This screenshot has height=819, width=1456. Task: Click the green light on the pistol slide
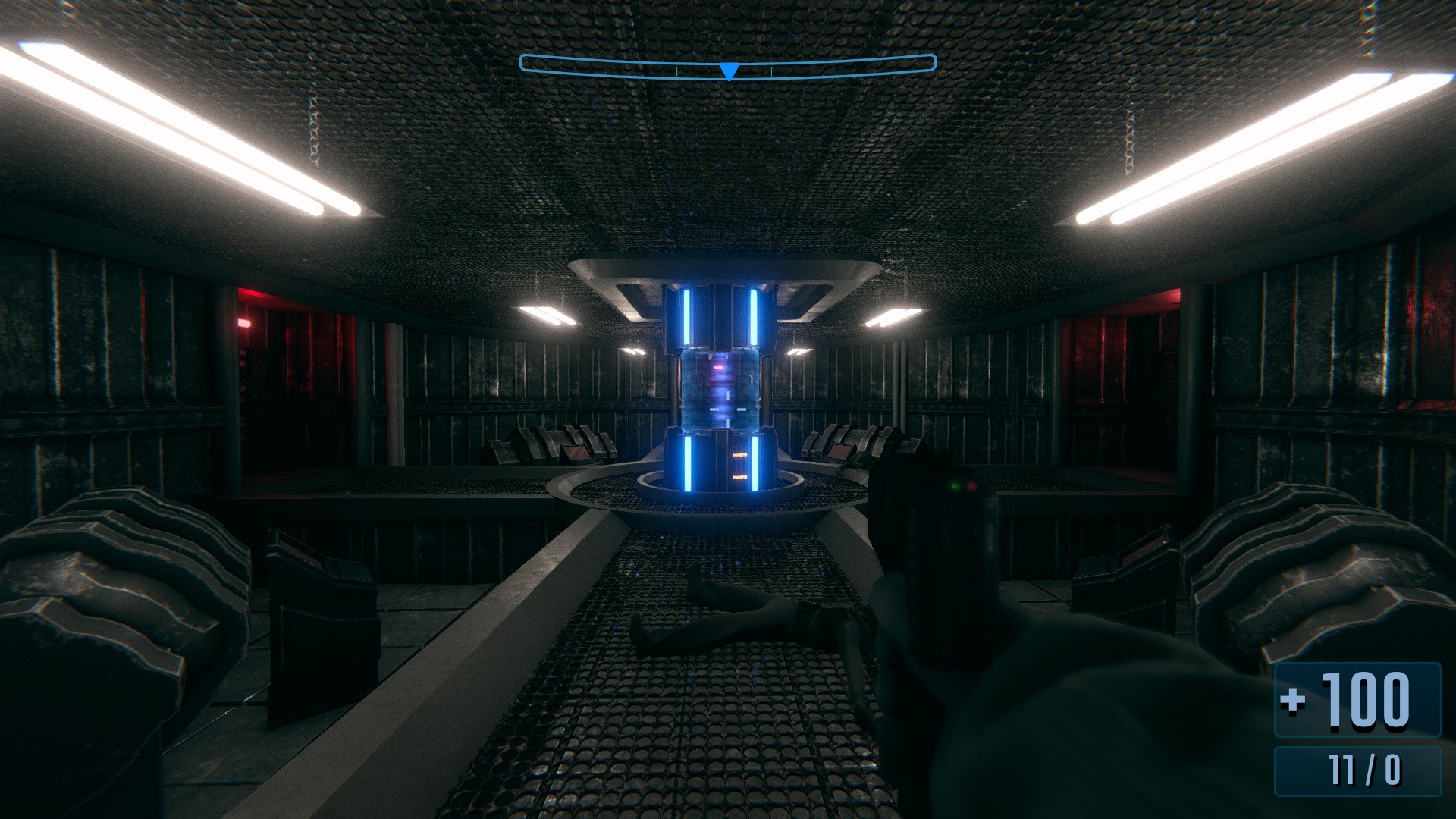955,486
